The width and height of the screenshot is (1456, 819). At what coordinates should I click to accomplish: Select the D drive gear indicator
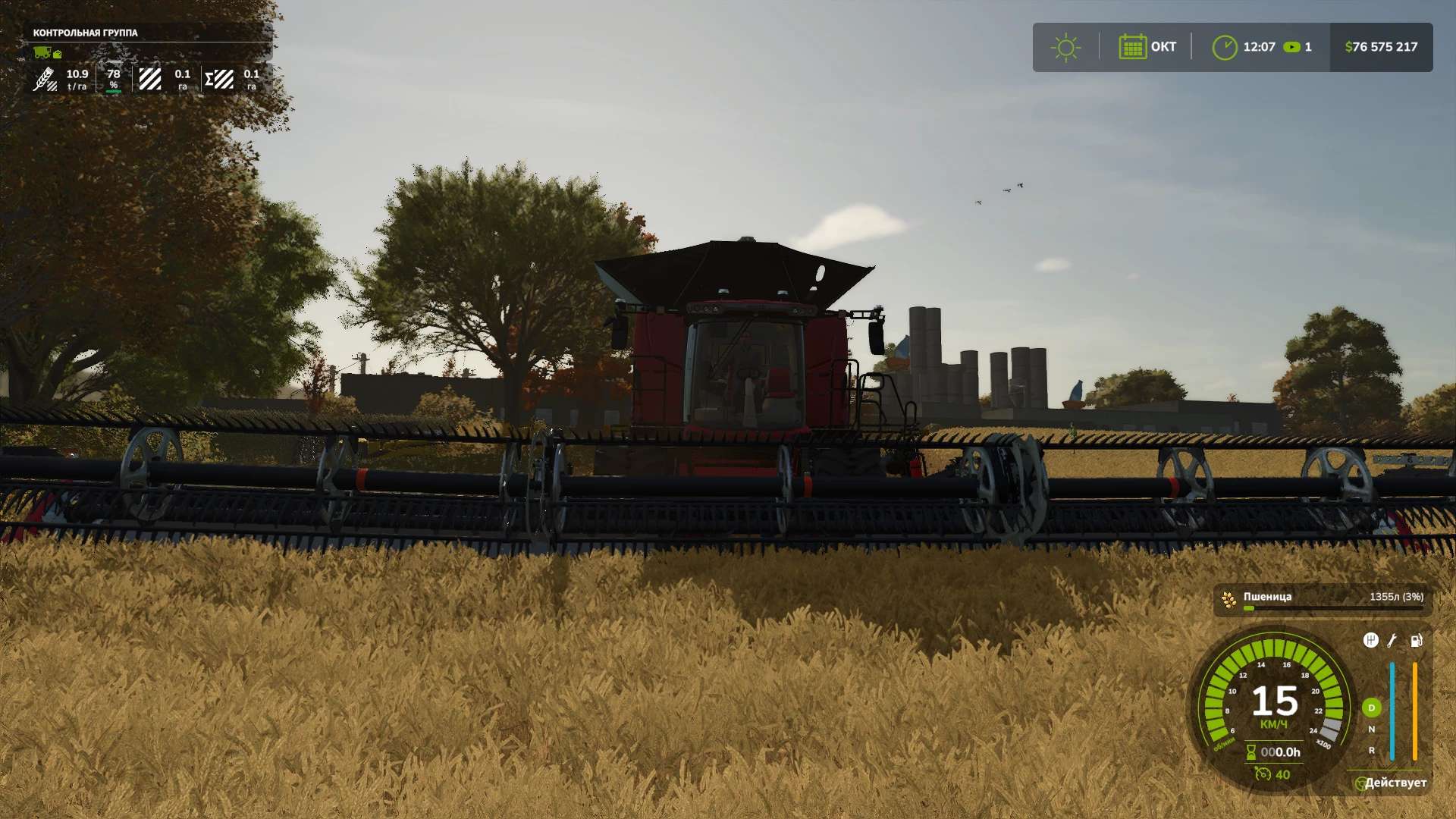pyautogui.click(x=1371, y=708)
